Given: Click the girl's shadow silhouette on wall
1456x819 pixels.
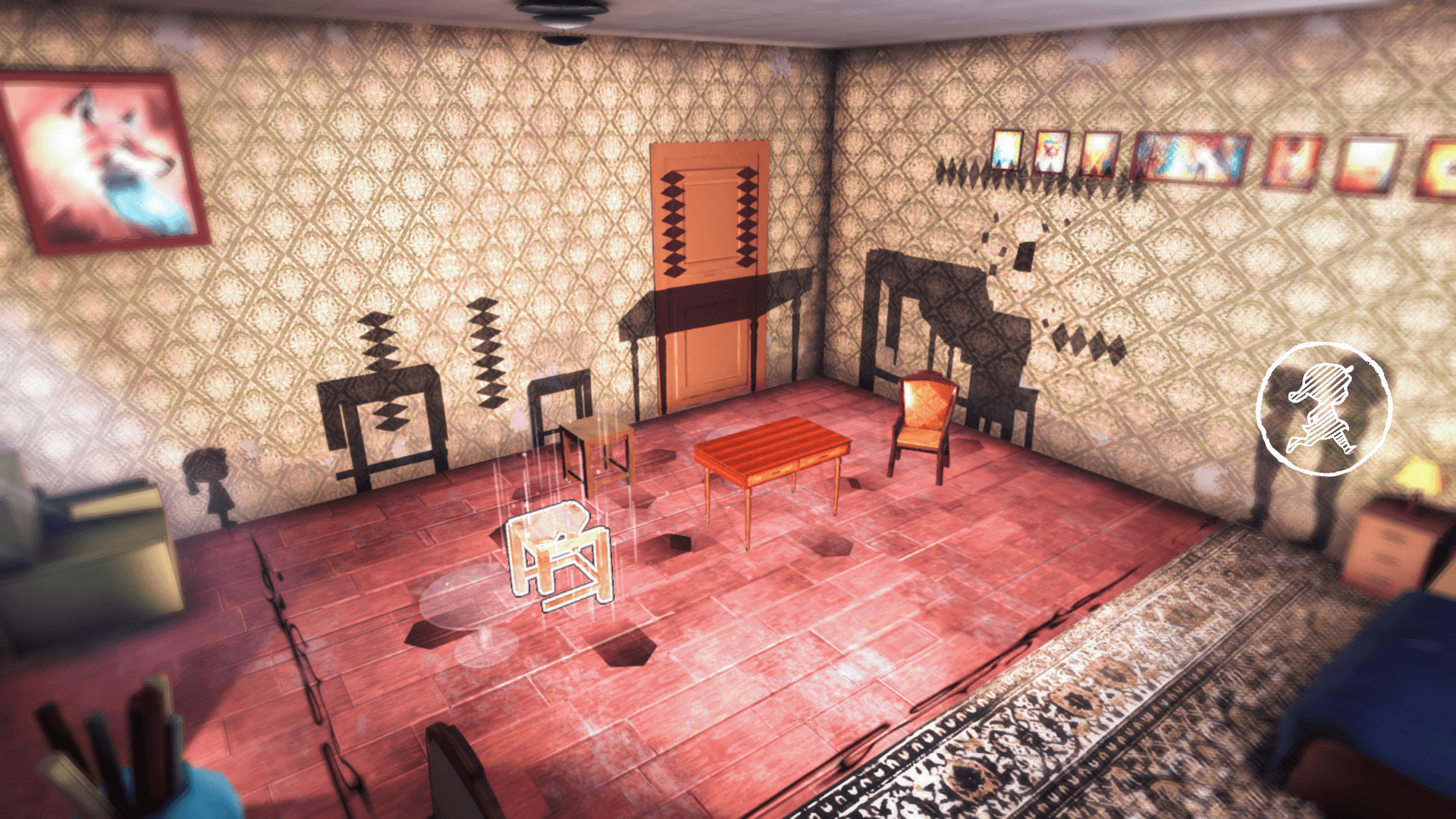Looking at the screenshot, I should coord(209,485).
